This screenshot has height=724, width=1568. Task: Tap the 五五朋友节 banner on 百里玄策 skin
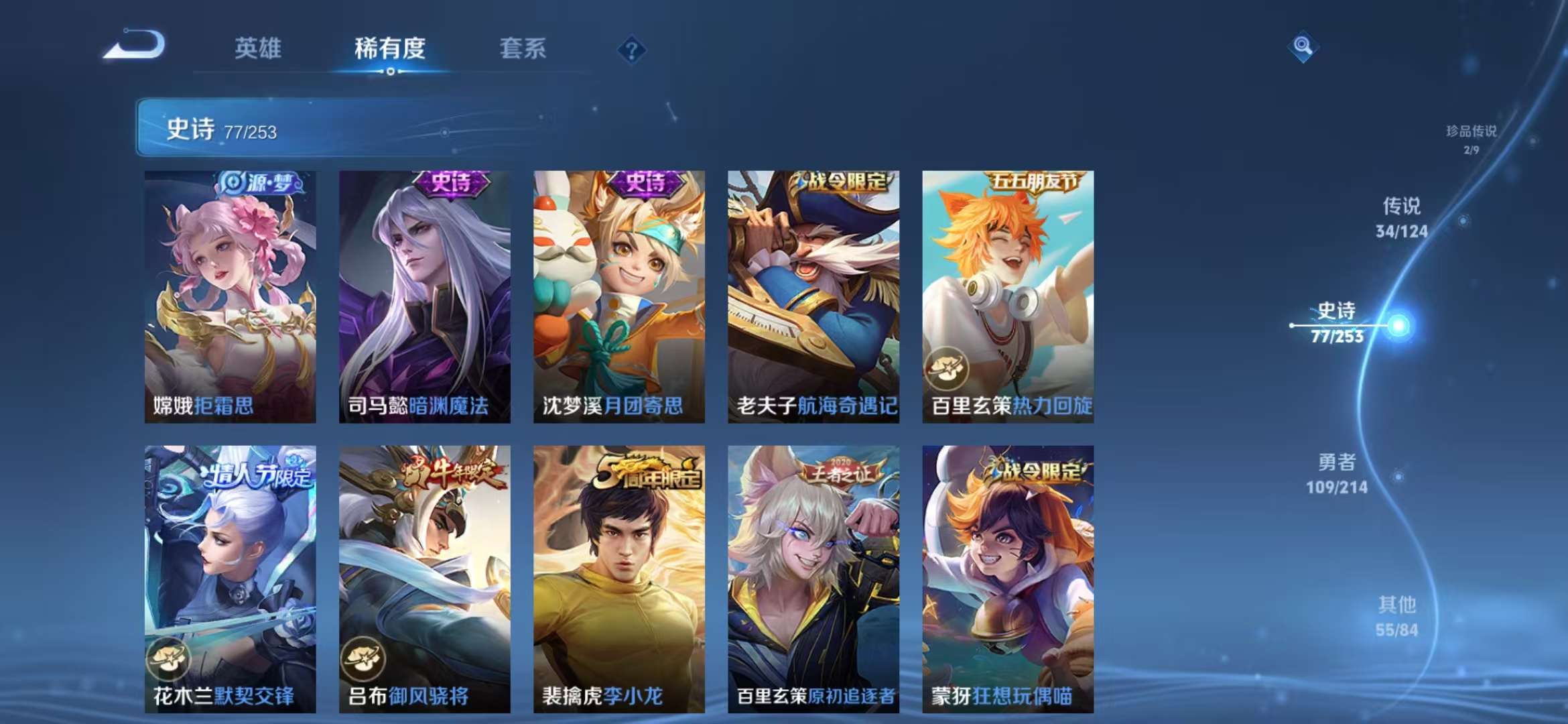click(x=1037, y=180)
